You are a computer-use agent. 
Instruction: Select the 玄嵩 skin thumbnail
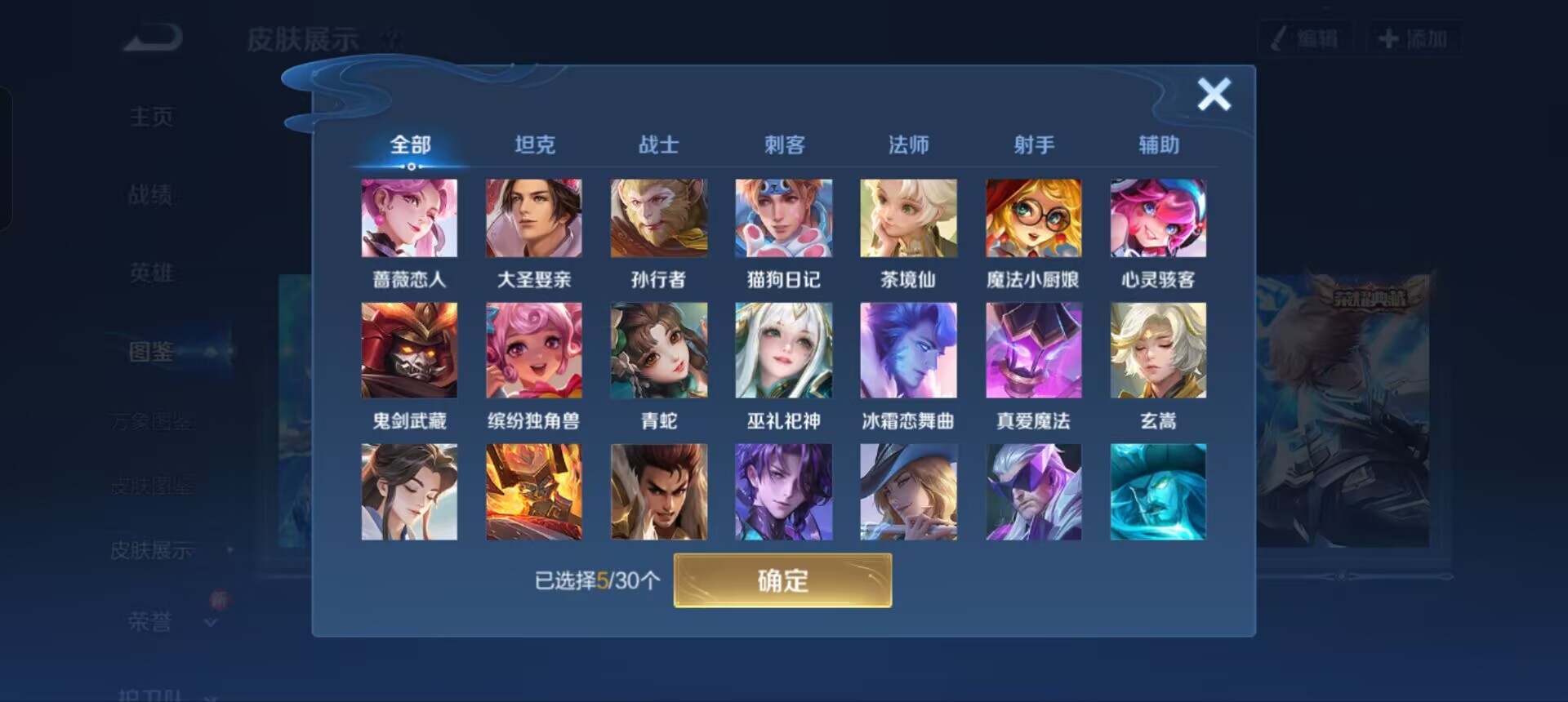coord(1159,349)
